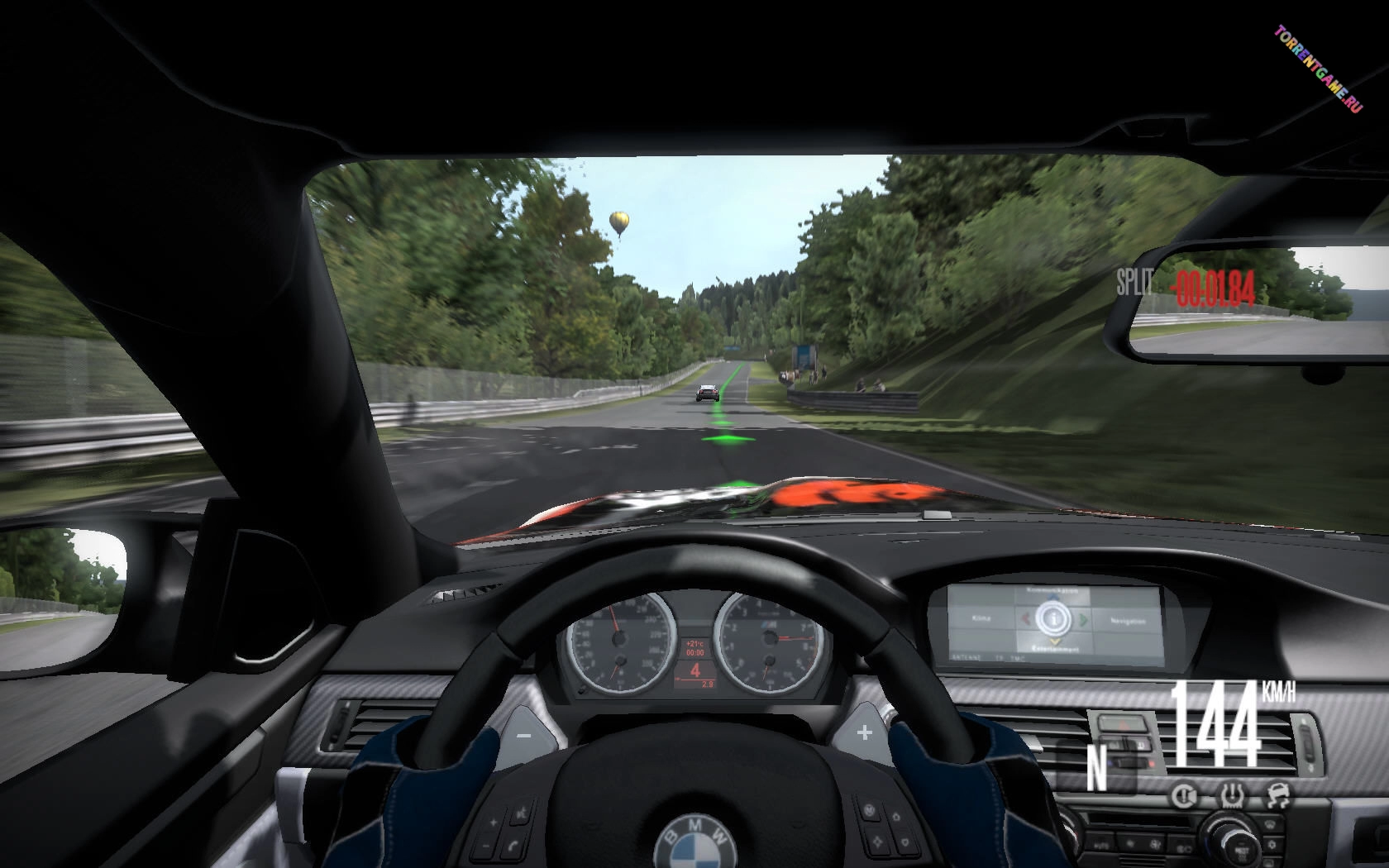Toggle the tire pressure warning icon
Image resolution: width=1389 pixels, height=868 pixels.
[x=1230, y=795]
